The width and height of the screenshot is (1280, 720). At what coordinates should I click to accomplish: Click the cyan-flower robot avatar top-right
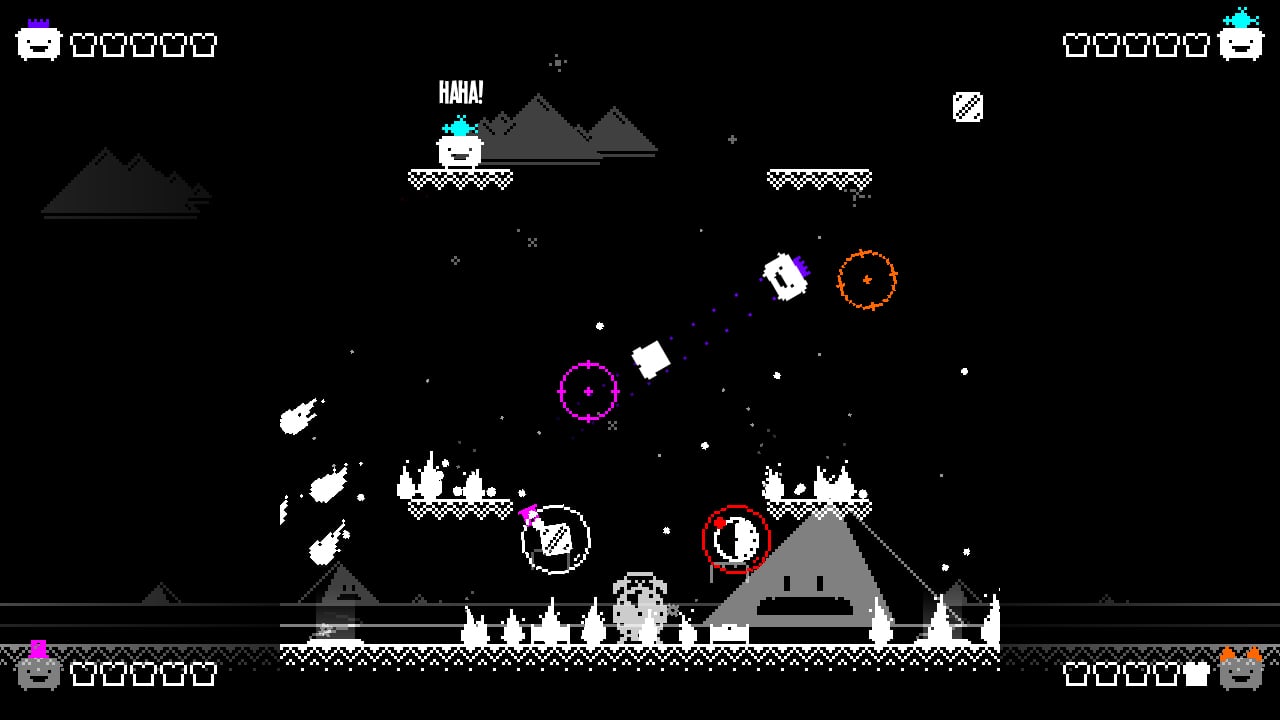[1242, 42]
